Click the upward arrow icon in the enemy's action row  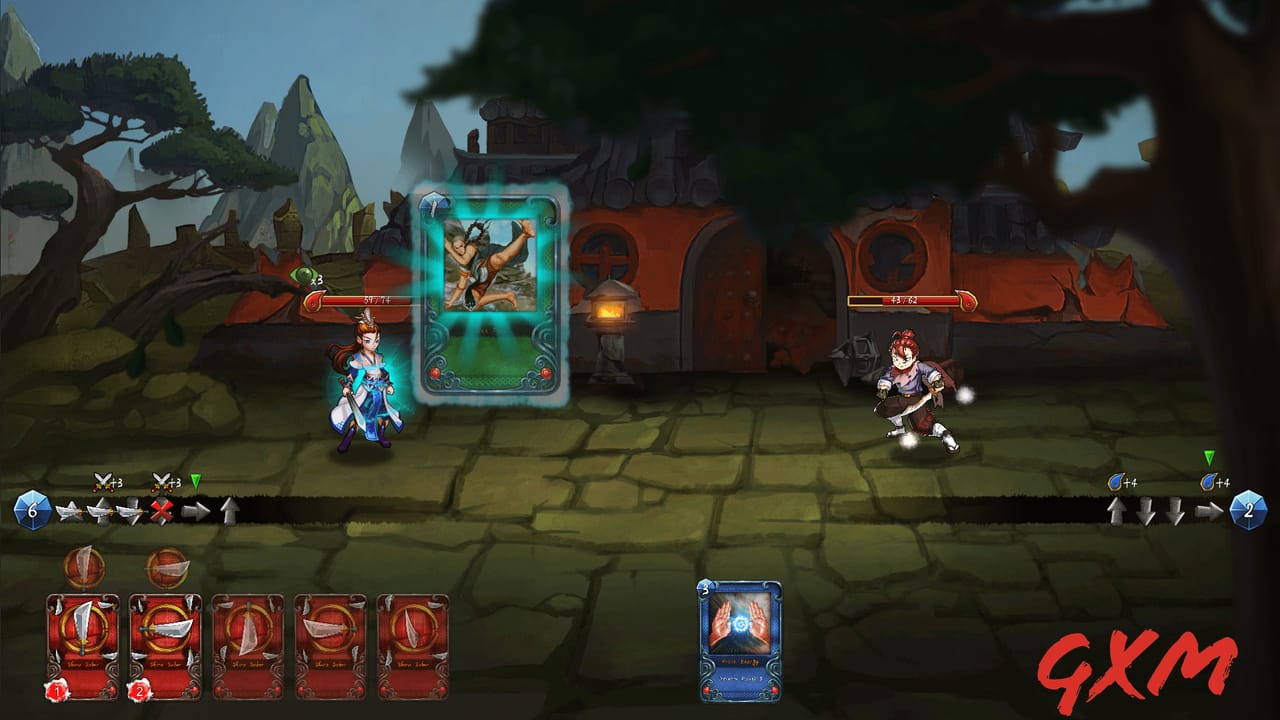pos(1117,510)
